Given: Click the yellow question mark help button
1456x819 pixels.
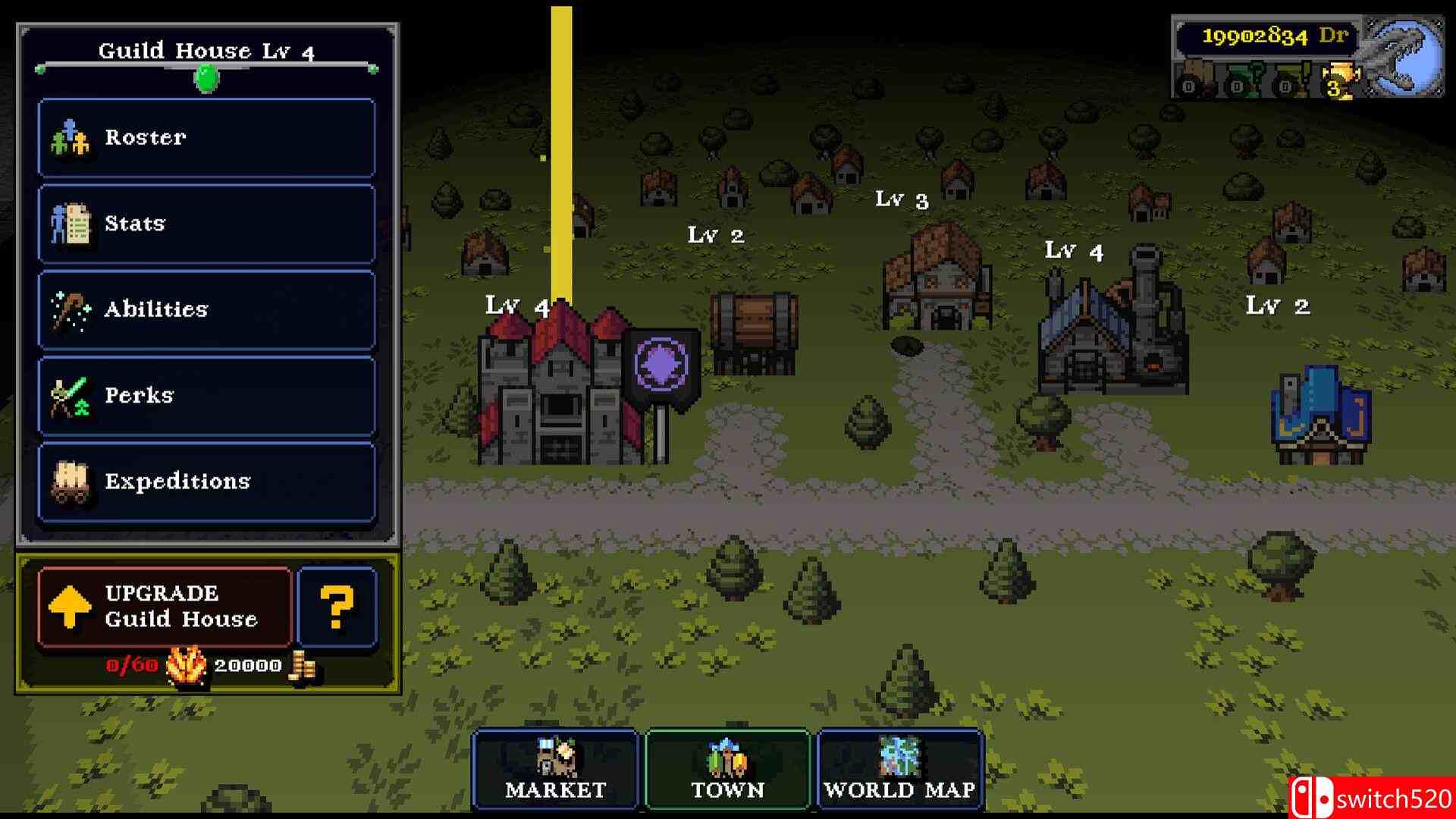Looking at the screenshot, I should click(337, 607).
